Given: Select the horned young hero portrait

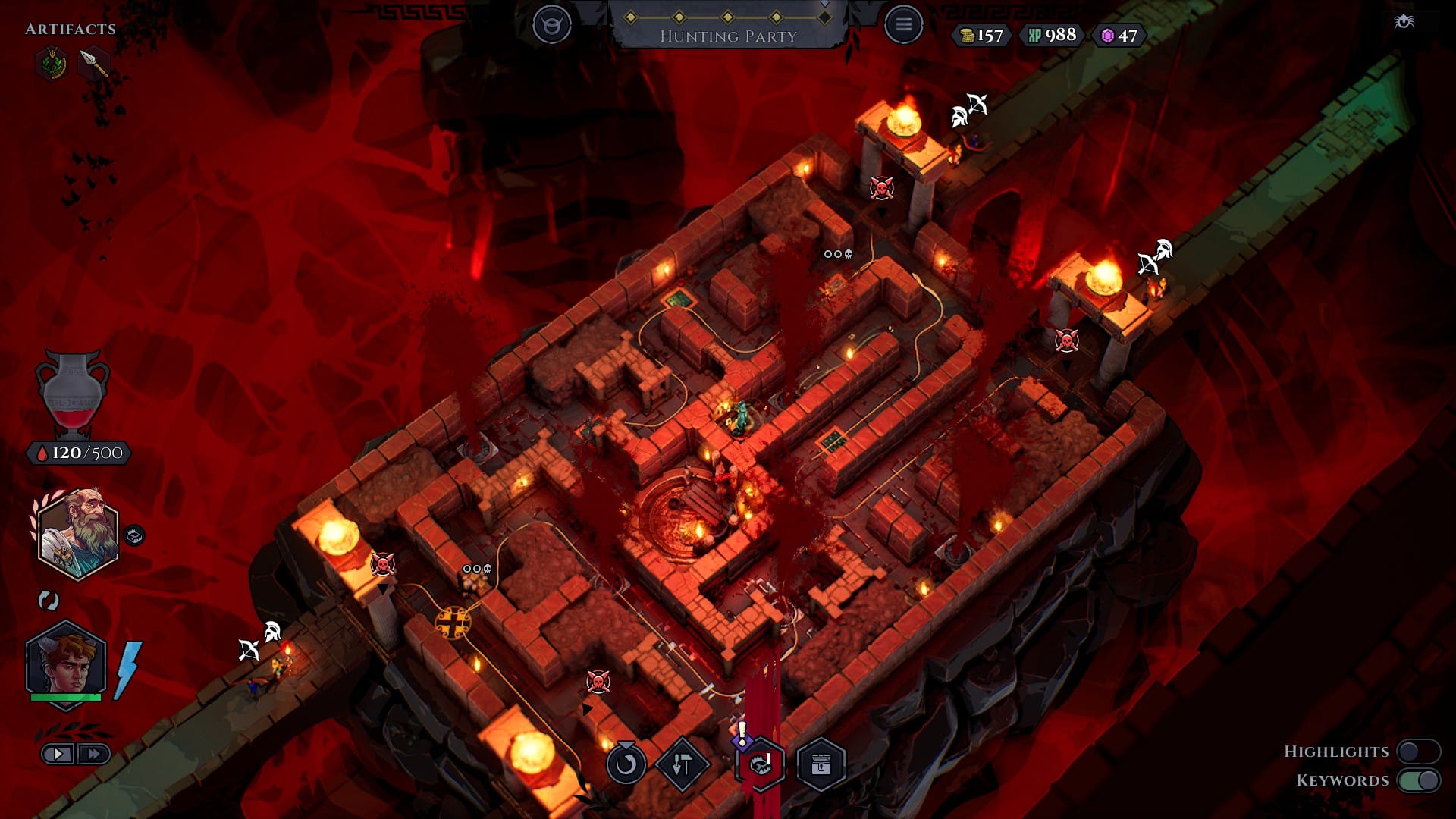Looking at the screenshot, I should 65,661.
